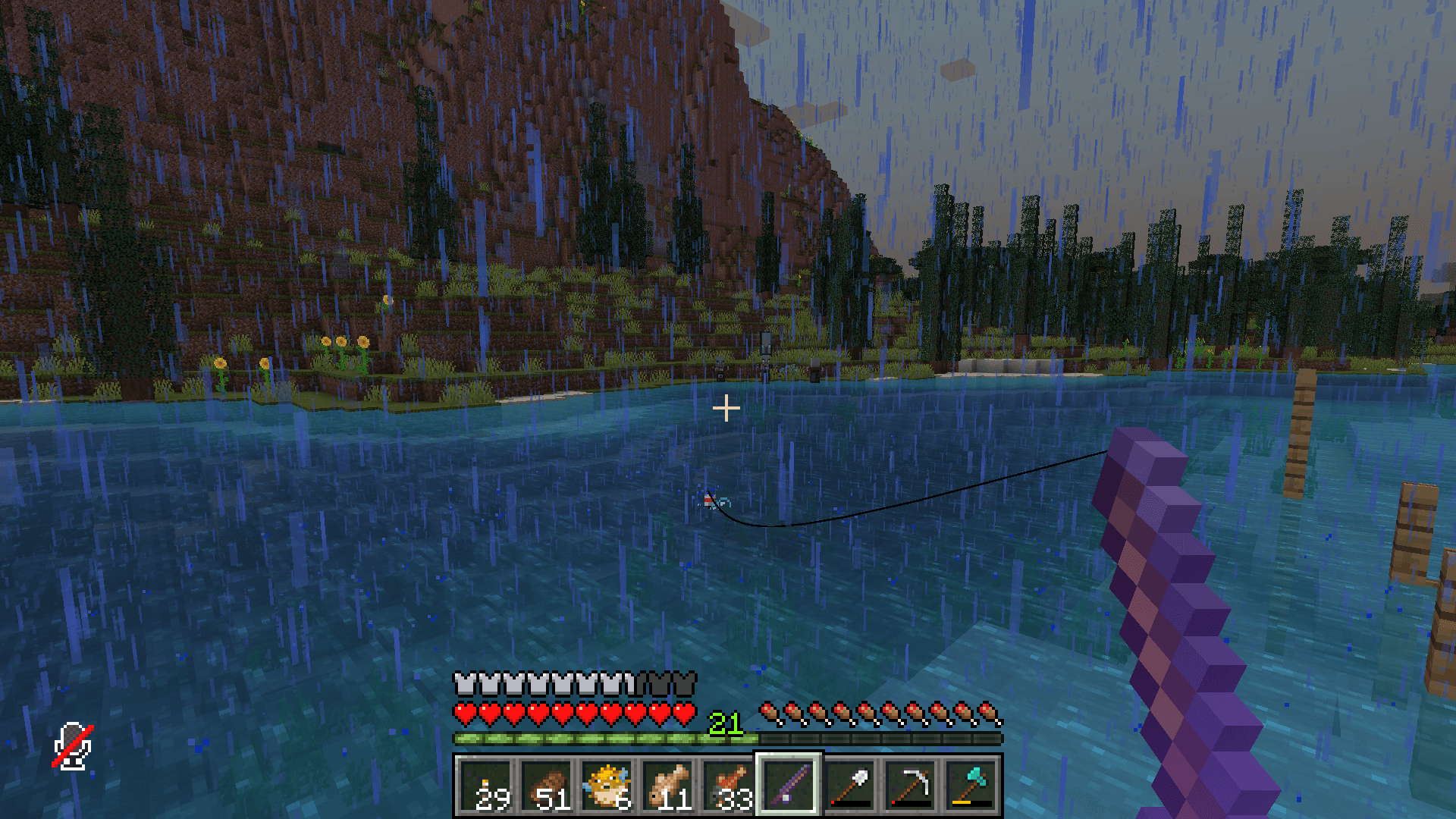The height and width of the screenshot is (819, 1456).
Task: Switch to the iron shovel slot
Action: 849,785
